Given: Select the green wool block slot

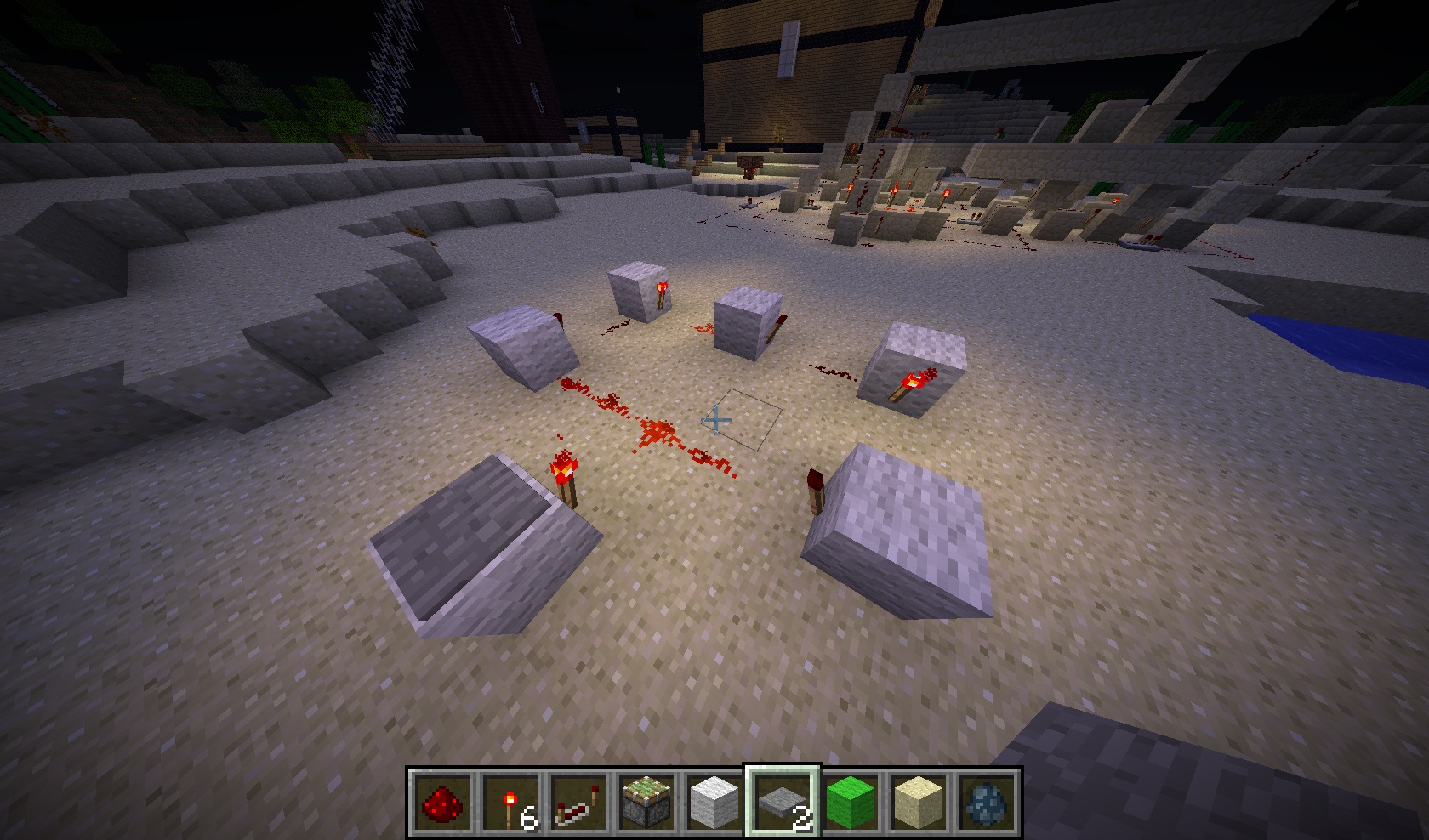Looking at the screenshot, I should [851, 803].
